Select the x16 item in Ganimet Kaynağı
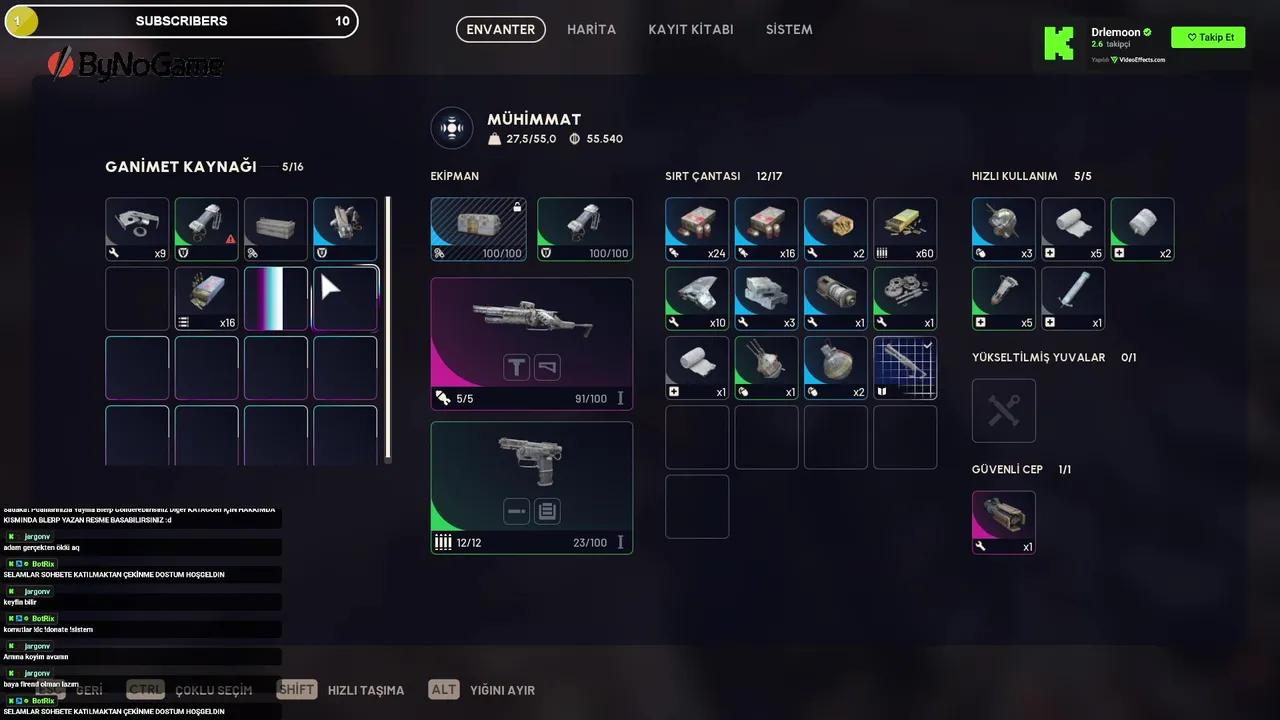This screenshot has width=1280, height=720. (207, 298)
